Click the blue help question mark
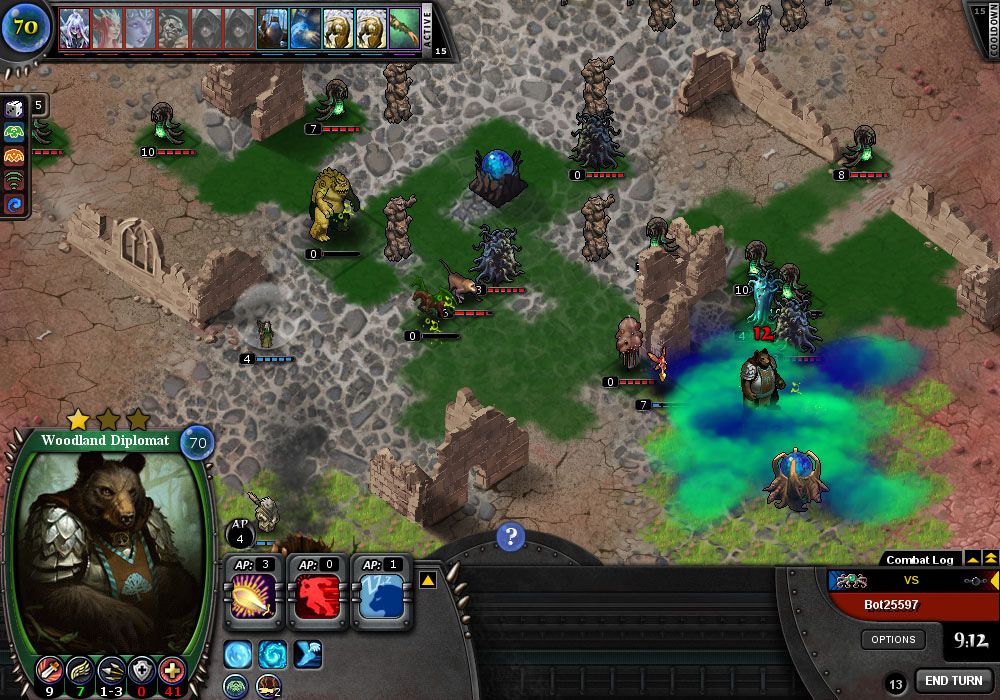The width and height of the screenshot is (1000, 700). tap(510, 537)
